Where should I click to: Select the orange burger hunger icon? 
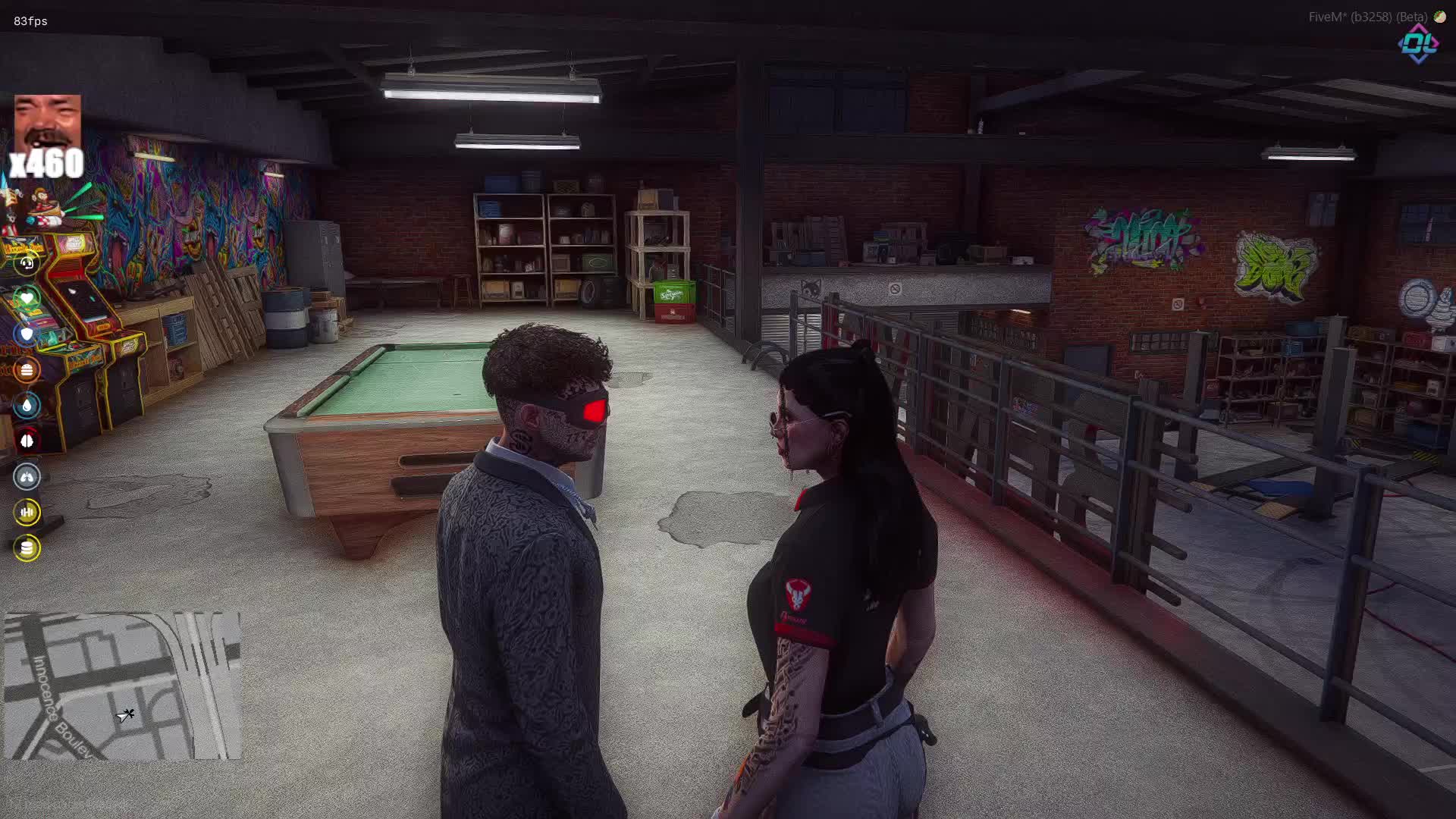click(27, 370)
